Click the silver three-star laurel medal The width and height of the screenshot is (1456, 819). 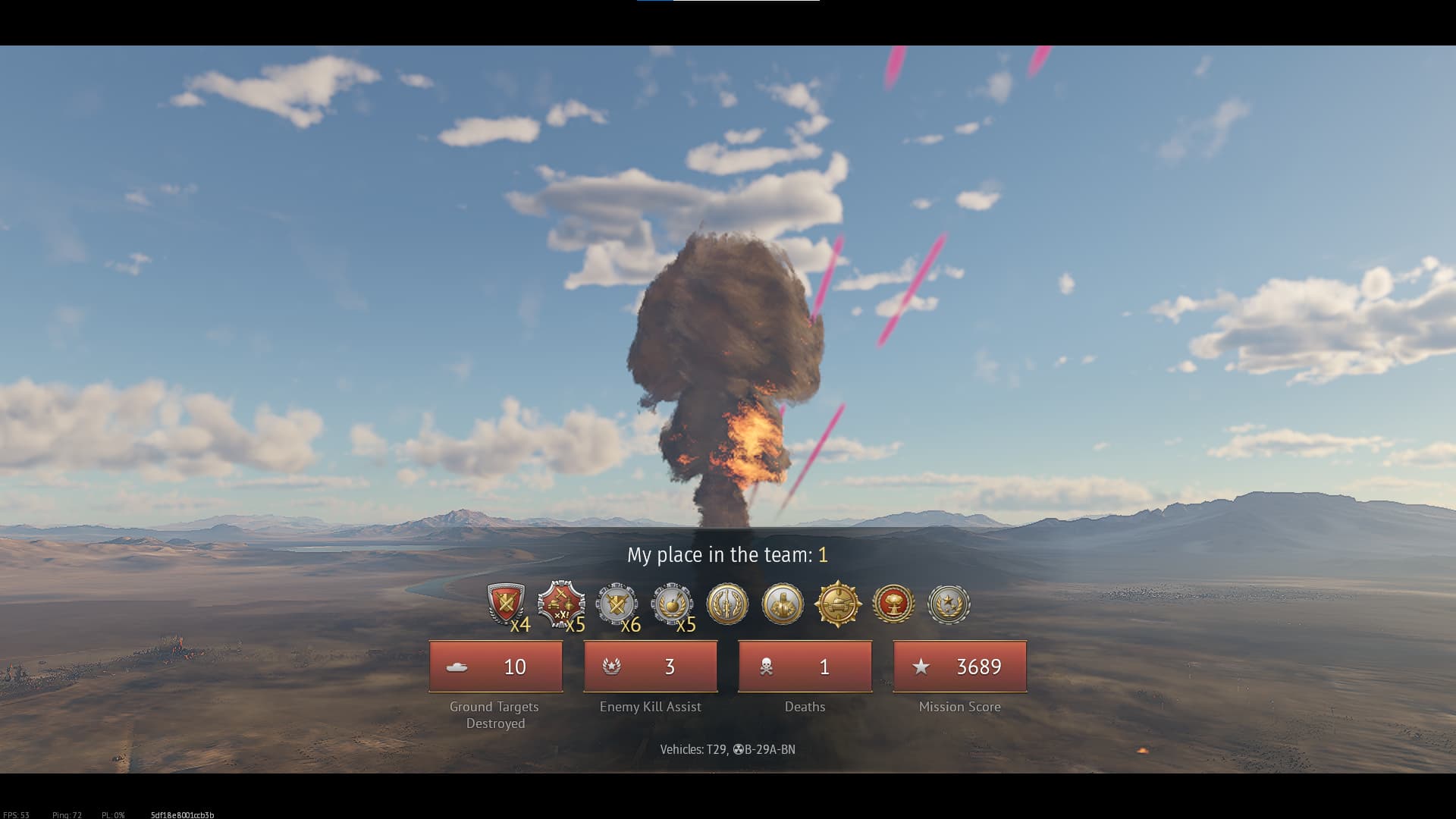pyautogui.click(x=949, y=604)
